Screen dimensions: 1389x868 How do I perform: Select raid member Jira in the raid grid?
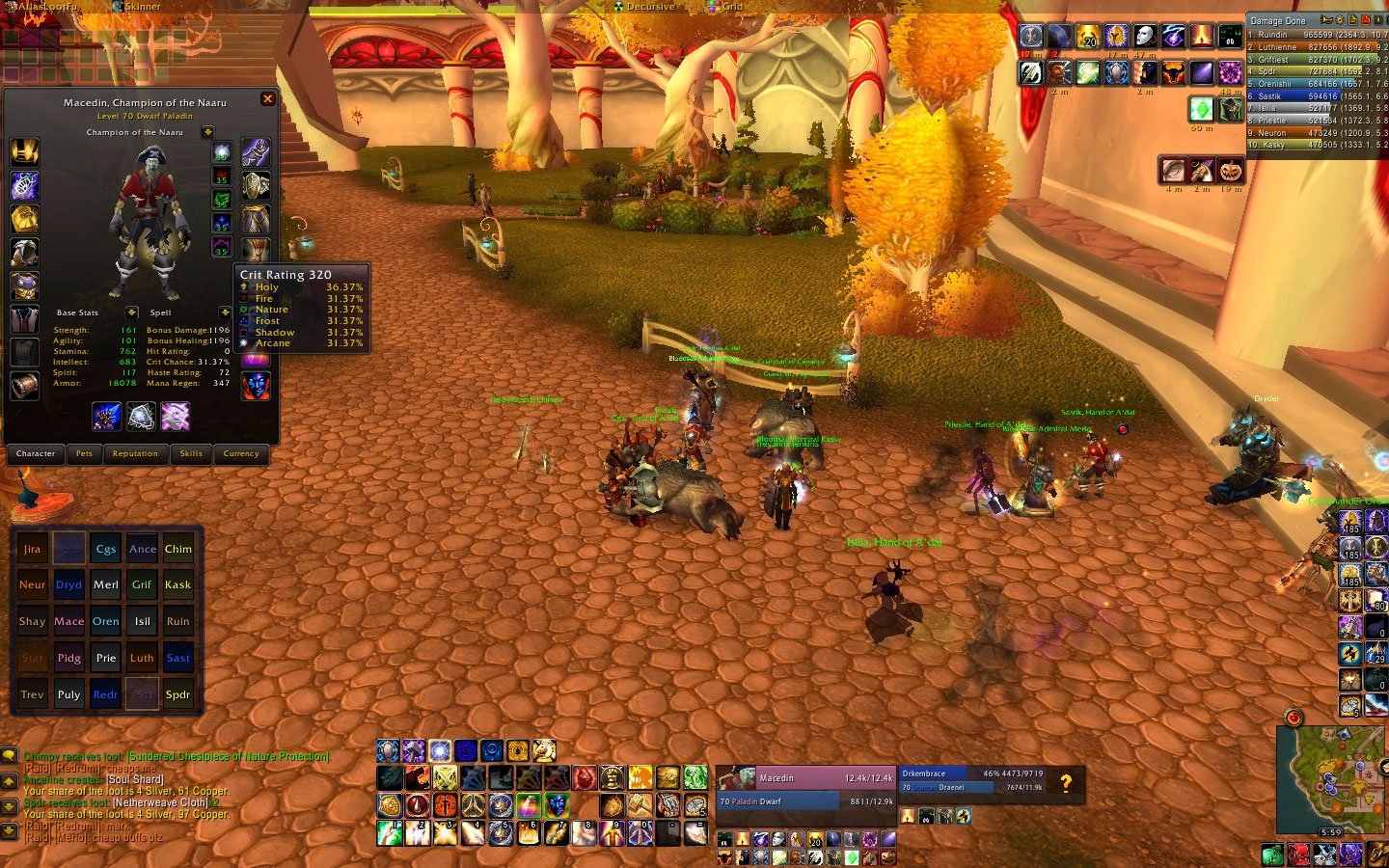[x=32, y=549]
